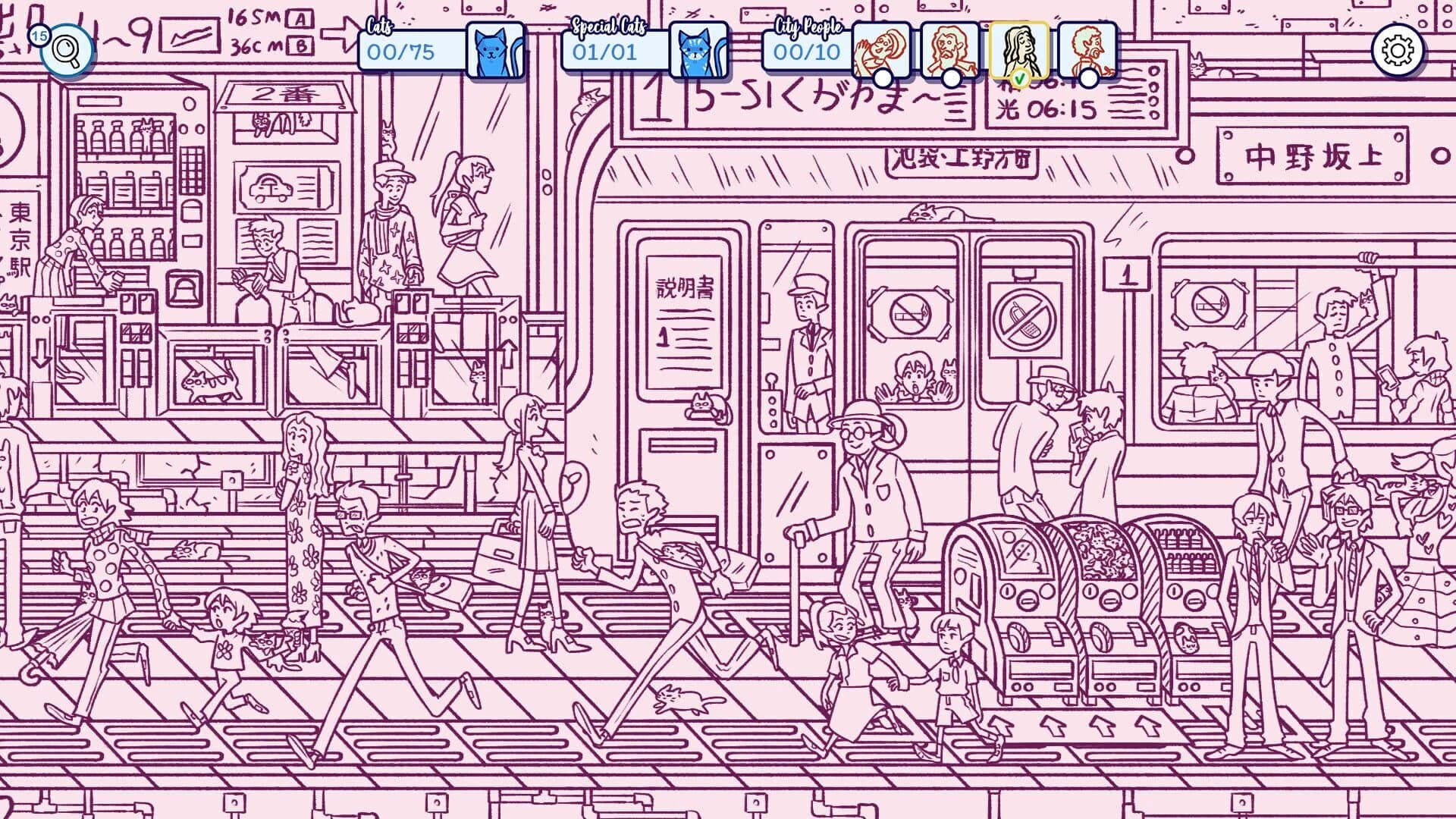Open the settings gear menu
Image resolution: width=1456 pixels, height=819 pixels.
click(1398, 49)
